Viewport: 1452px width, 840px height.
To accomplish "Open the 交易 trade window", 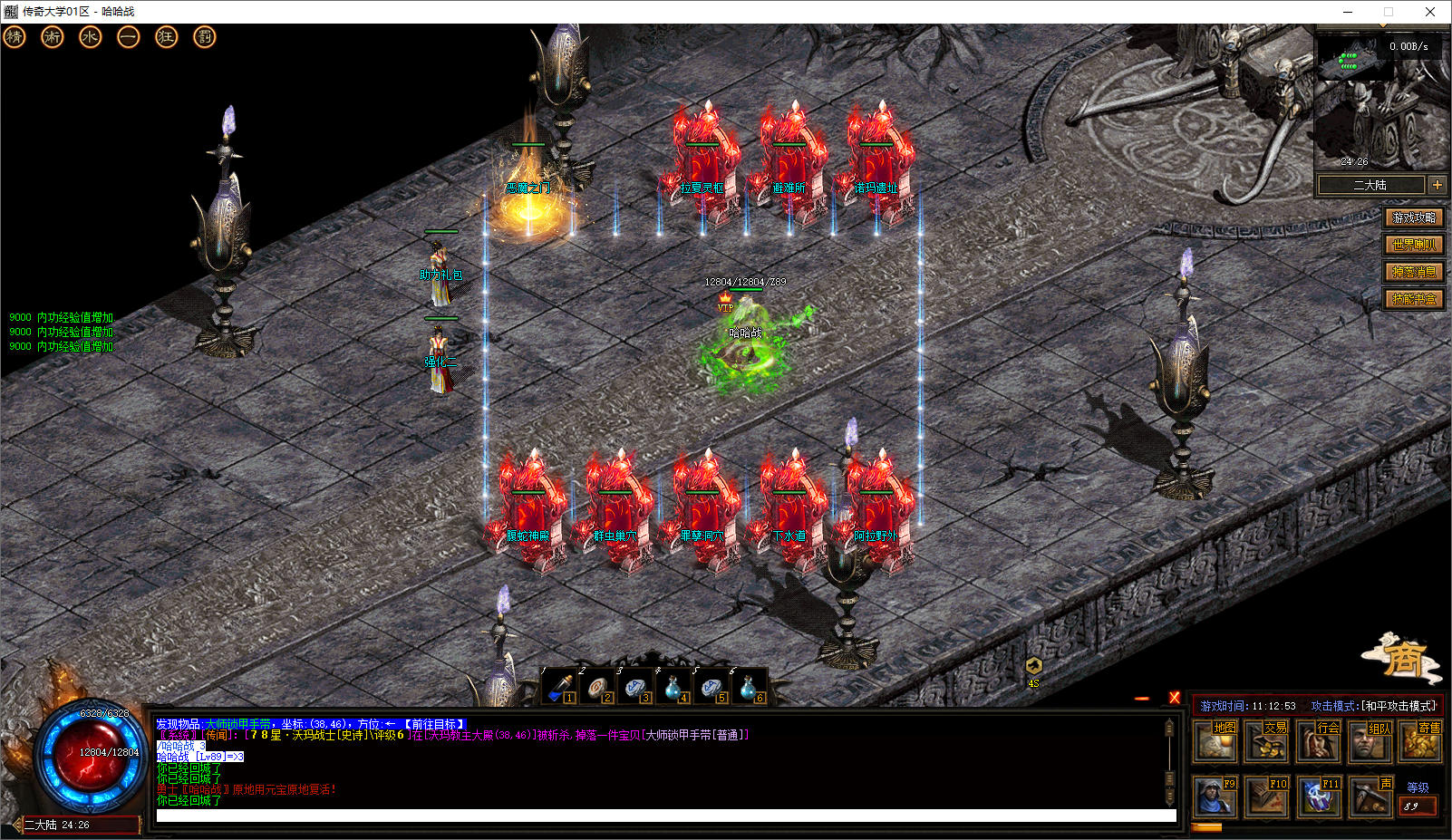I will coord(1267,742).
